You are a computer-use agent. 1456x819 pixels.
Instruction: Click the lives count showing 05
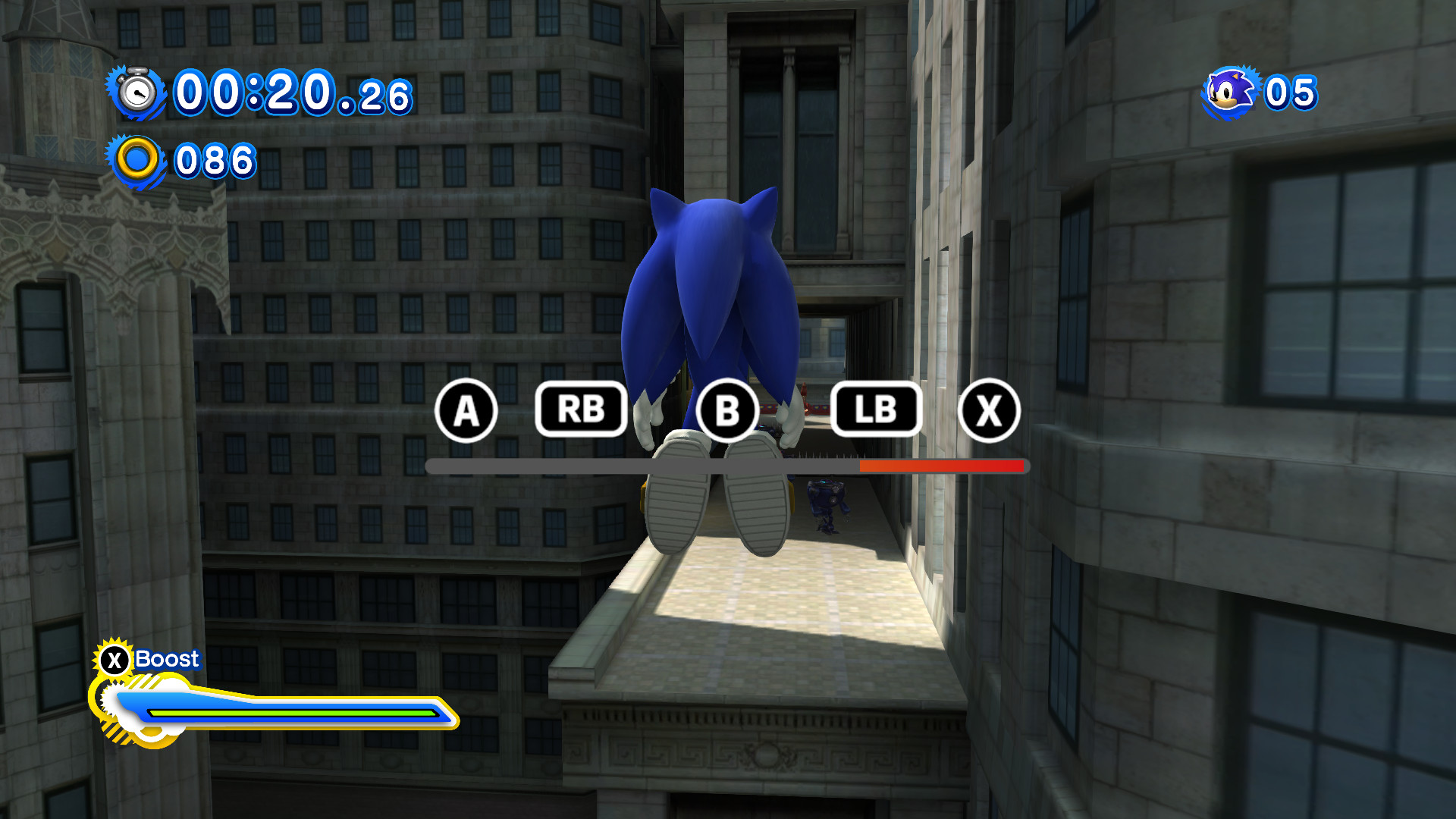pos(1288,92)
